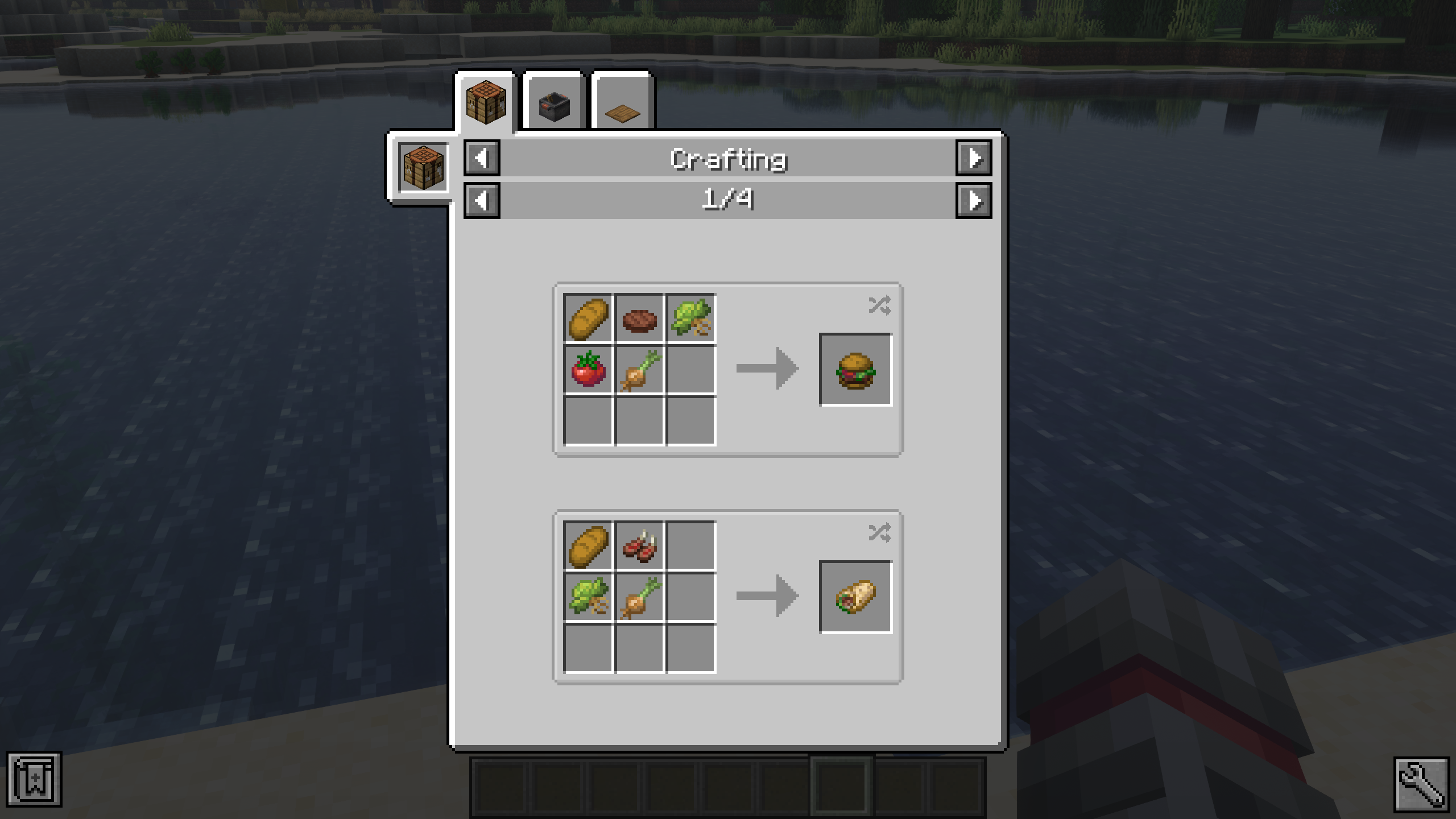Open the cooking pot recipe tab
Screen dimensions: 1456x819
pyautogui.click(x=553, y=104)
